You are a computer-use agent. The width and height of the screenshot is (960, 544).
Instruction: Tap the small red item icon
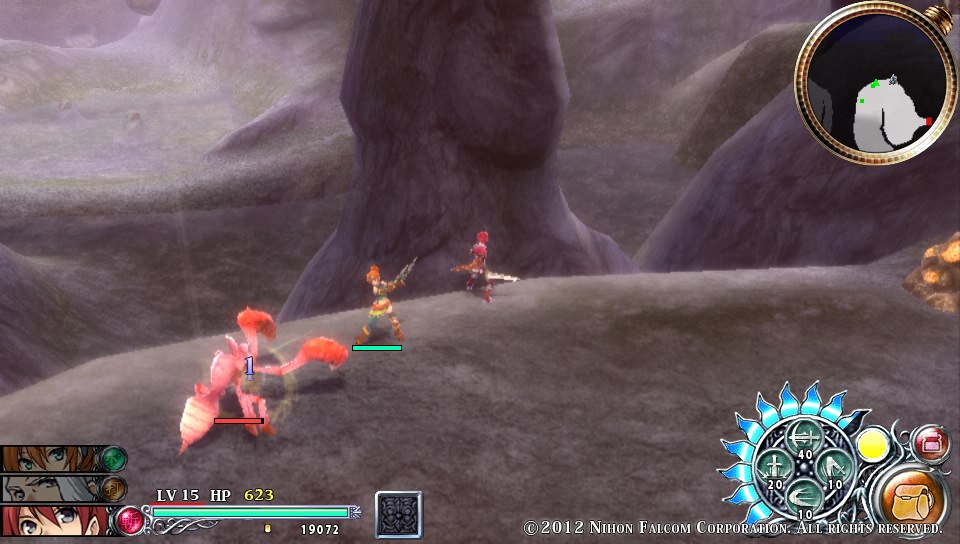coord(931,441)
